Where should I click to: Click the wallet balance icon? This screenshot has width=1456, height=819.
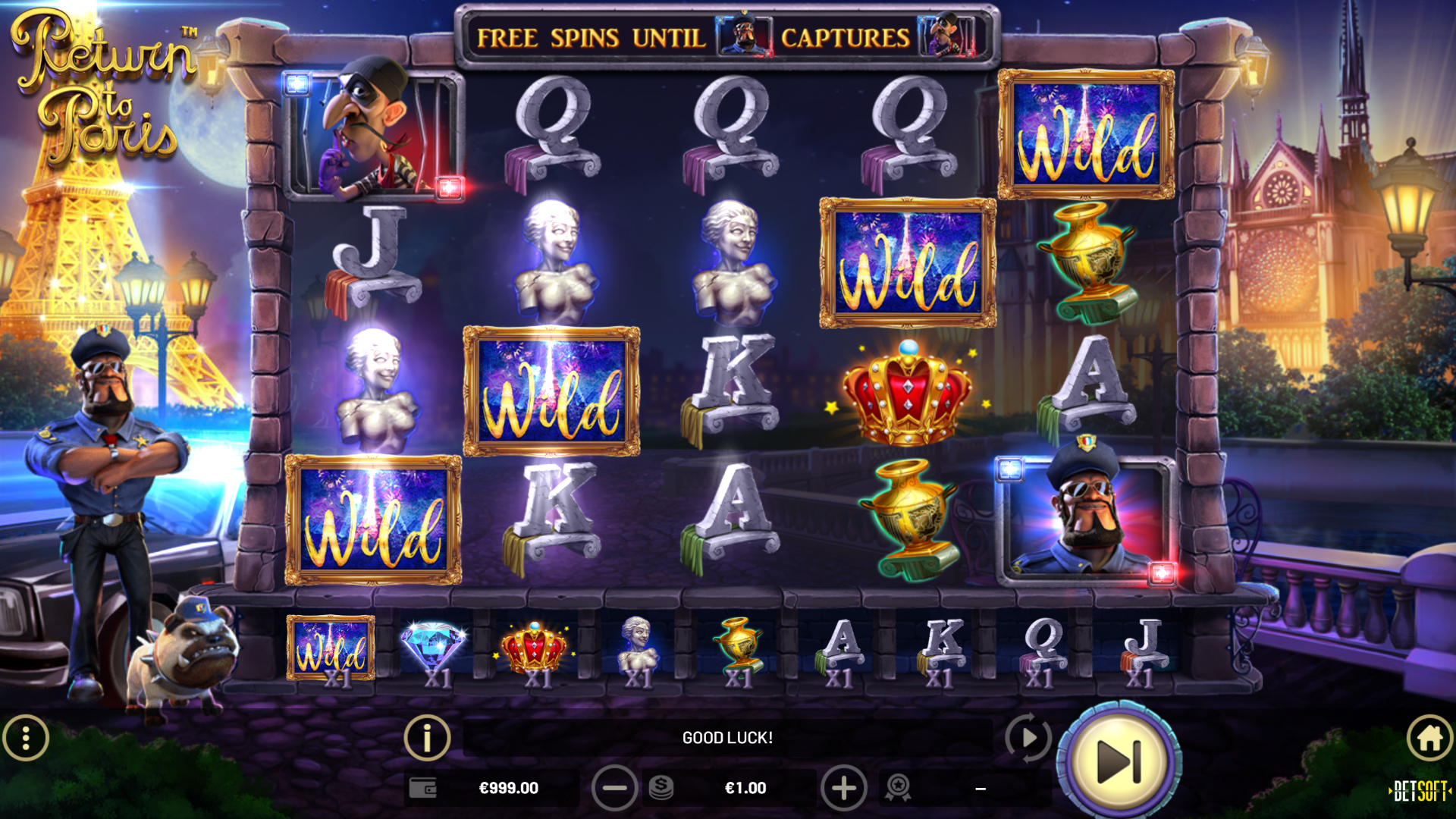pos(422,789)
